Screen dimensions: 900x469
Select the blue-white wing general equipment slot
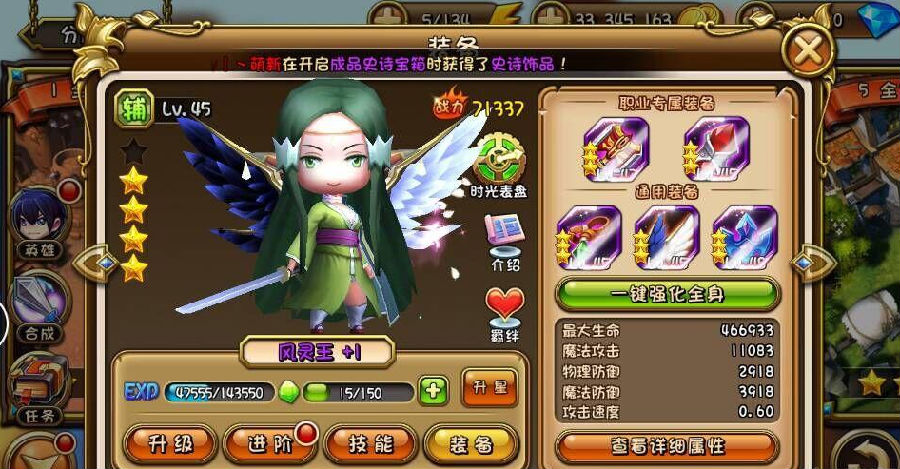[665, 238]
